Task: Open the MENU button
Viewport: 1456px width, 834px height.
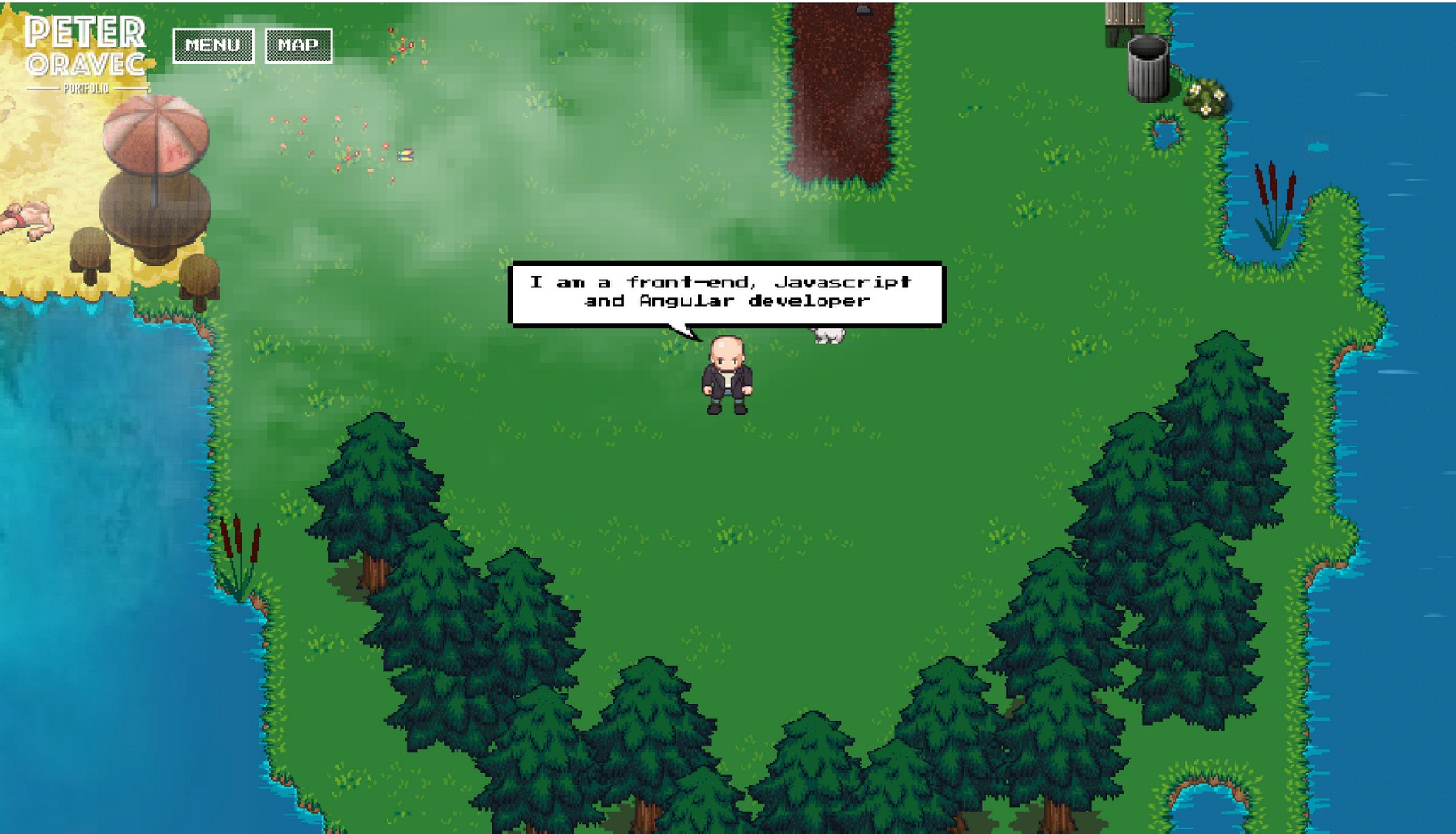Action: (x=213, y=46)
